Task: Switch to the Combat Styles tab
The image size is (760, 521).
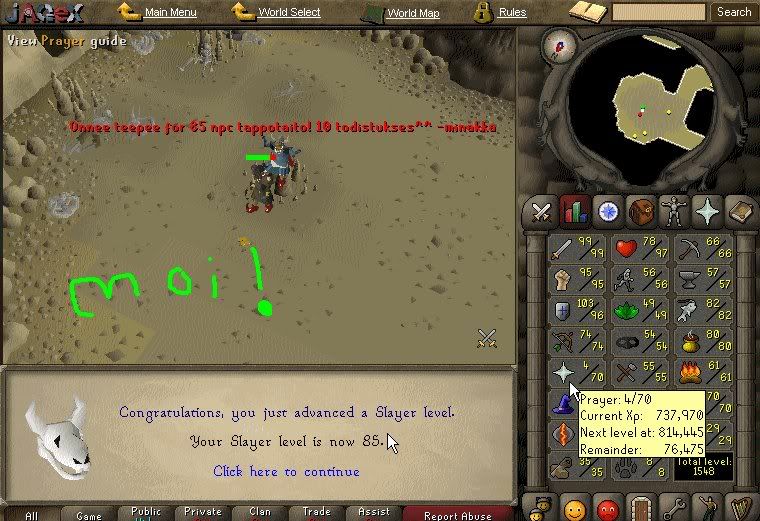Action: (542, 211)
